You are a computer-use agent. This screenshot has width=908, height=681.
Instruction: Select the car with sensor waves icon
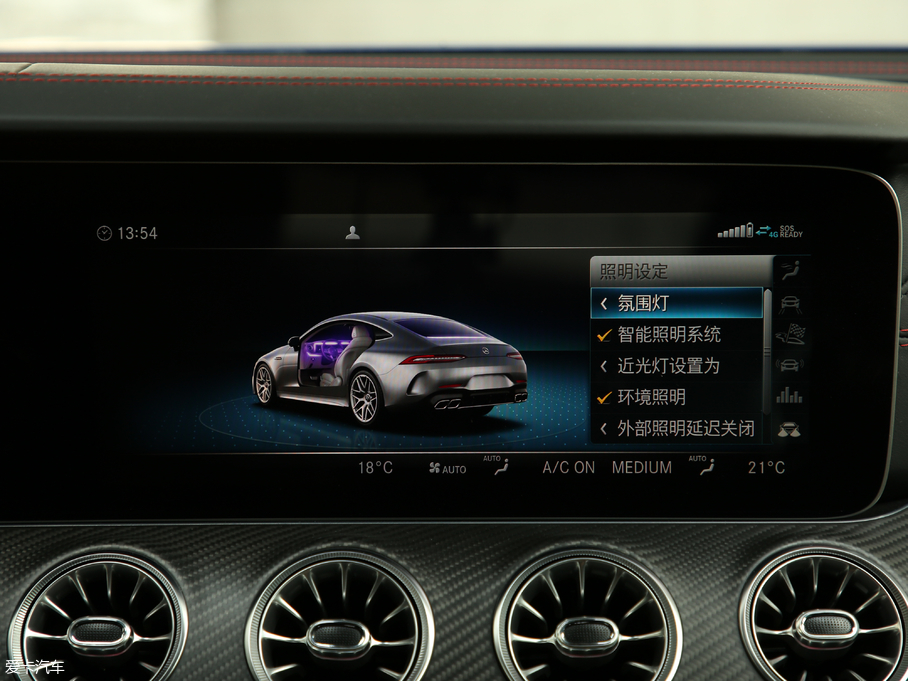coord(790,365)
